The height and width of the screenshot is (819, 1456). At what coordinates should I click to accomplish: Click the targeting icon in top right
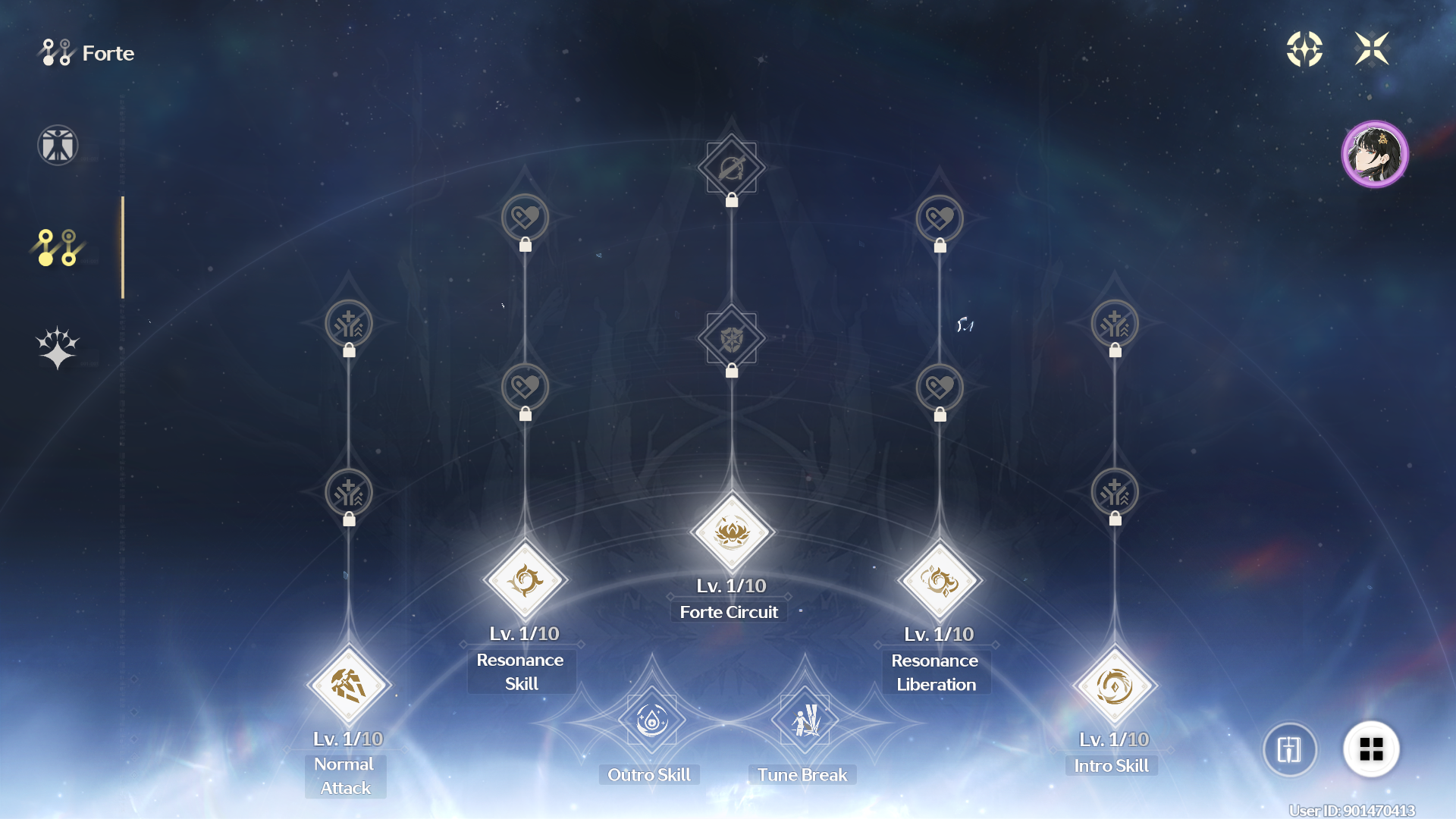[x=1305, y=49]
